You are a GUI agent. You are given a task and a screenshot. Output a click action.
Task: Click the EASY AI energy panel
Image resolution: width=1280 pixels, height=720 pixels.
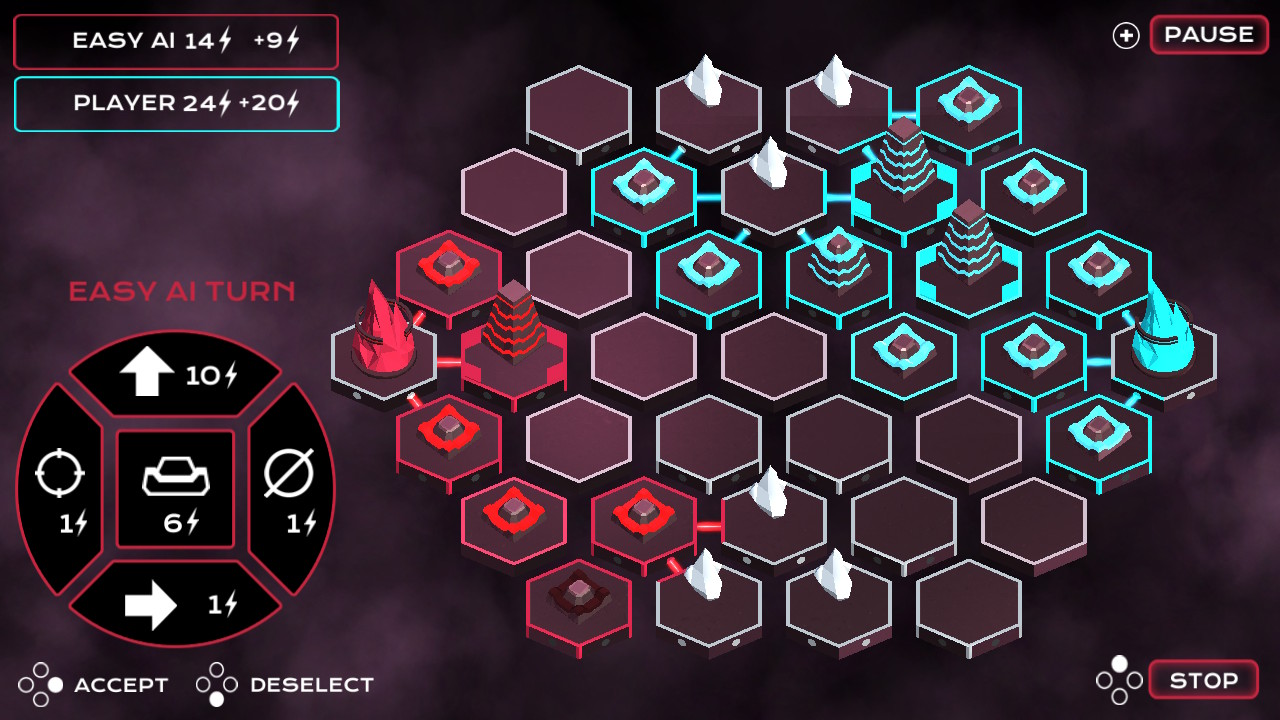(x=175, y=41)
